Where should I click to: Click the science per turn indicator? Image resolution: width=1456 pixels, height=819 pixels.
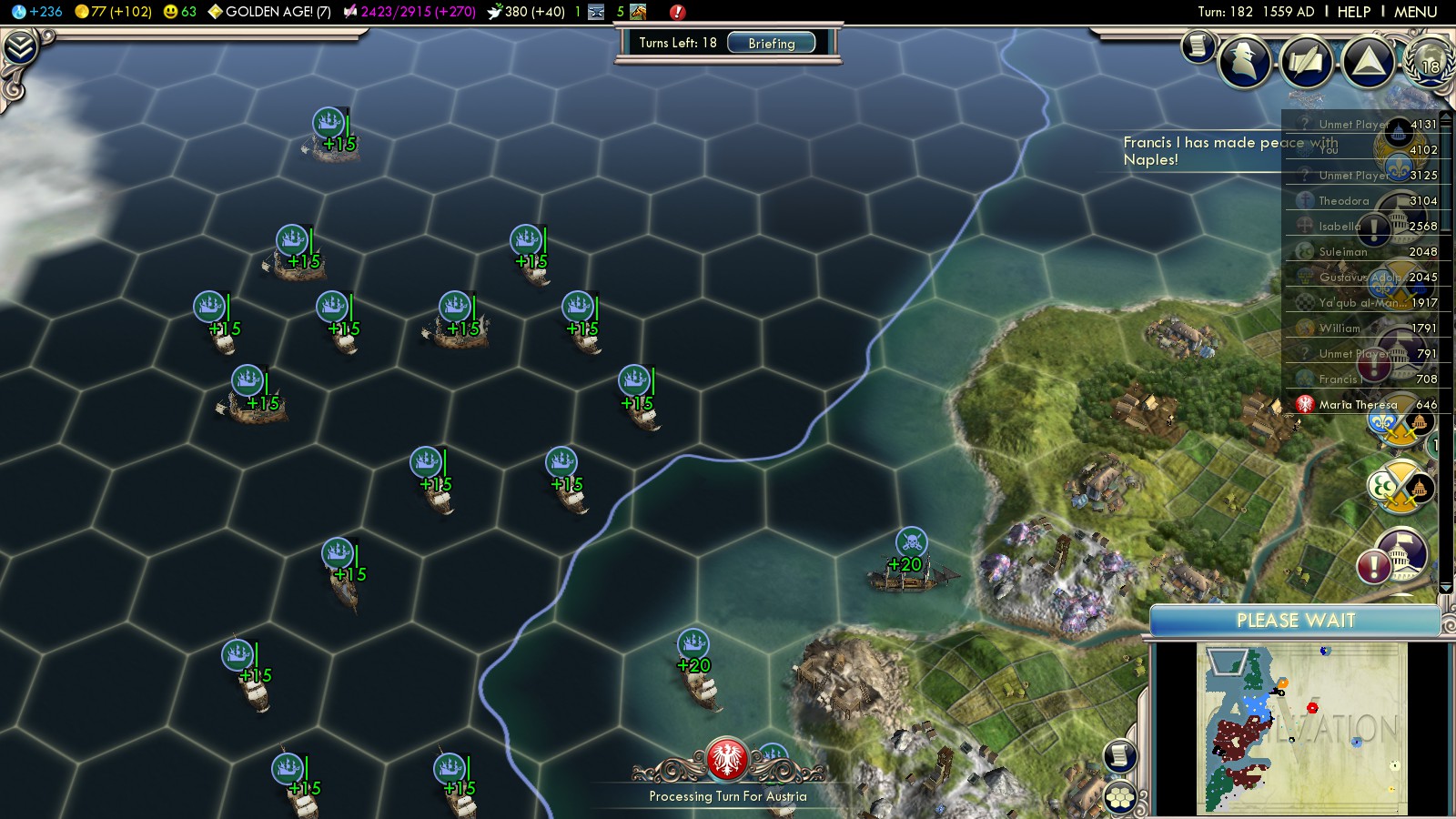point(37,12)
